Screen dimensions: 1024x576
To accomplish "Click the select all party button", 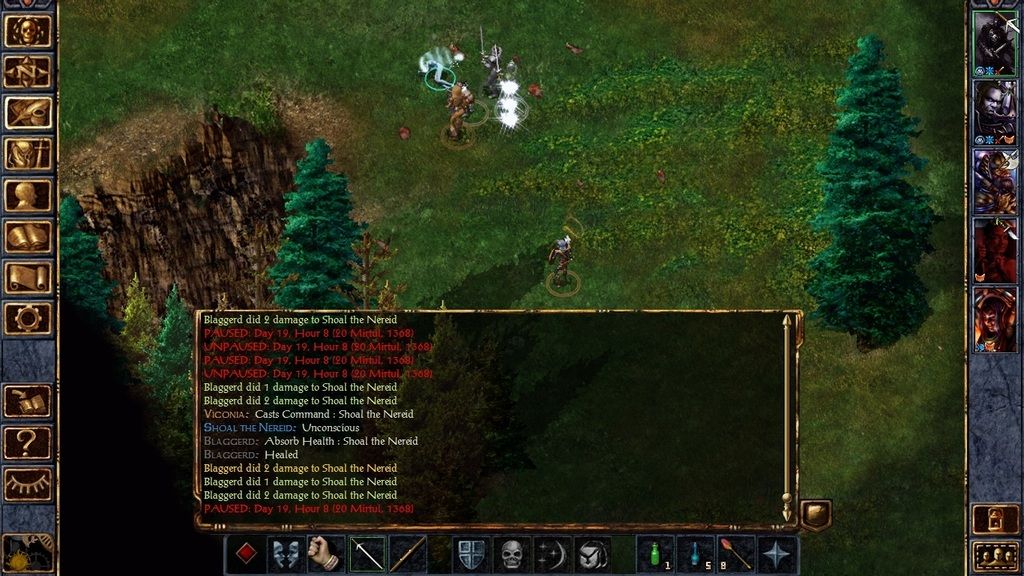I will [996, 555].
